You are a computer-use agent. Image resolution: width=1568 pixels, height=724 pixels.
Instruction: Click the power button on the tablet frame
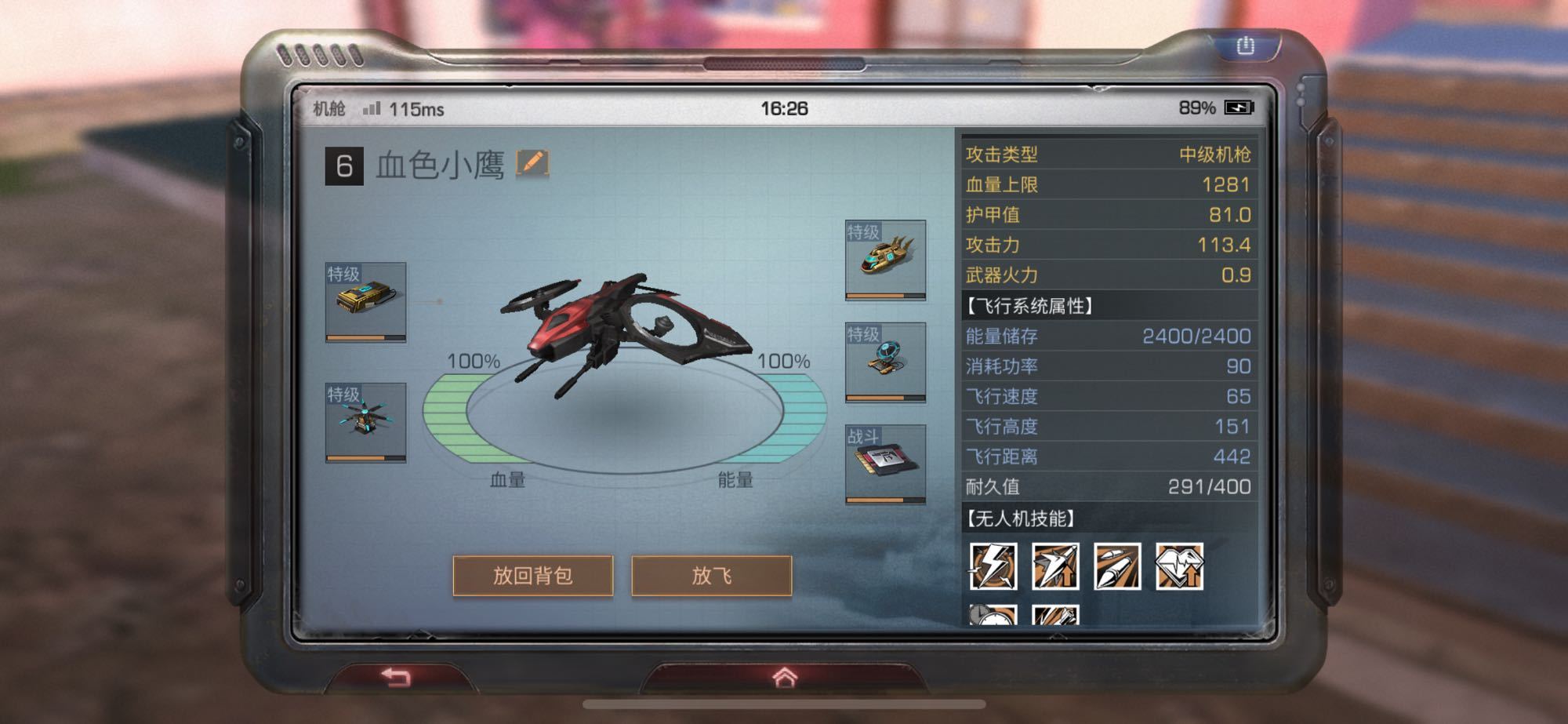(1245, 46)
